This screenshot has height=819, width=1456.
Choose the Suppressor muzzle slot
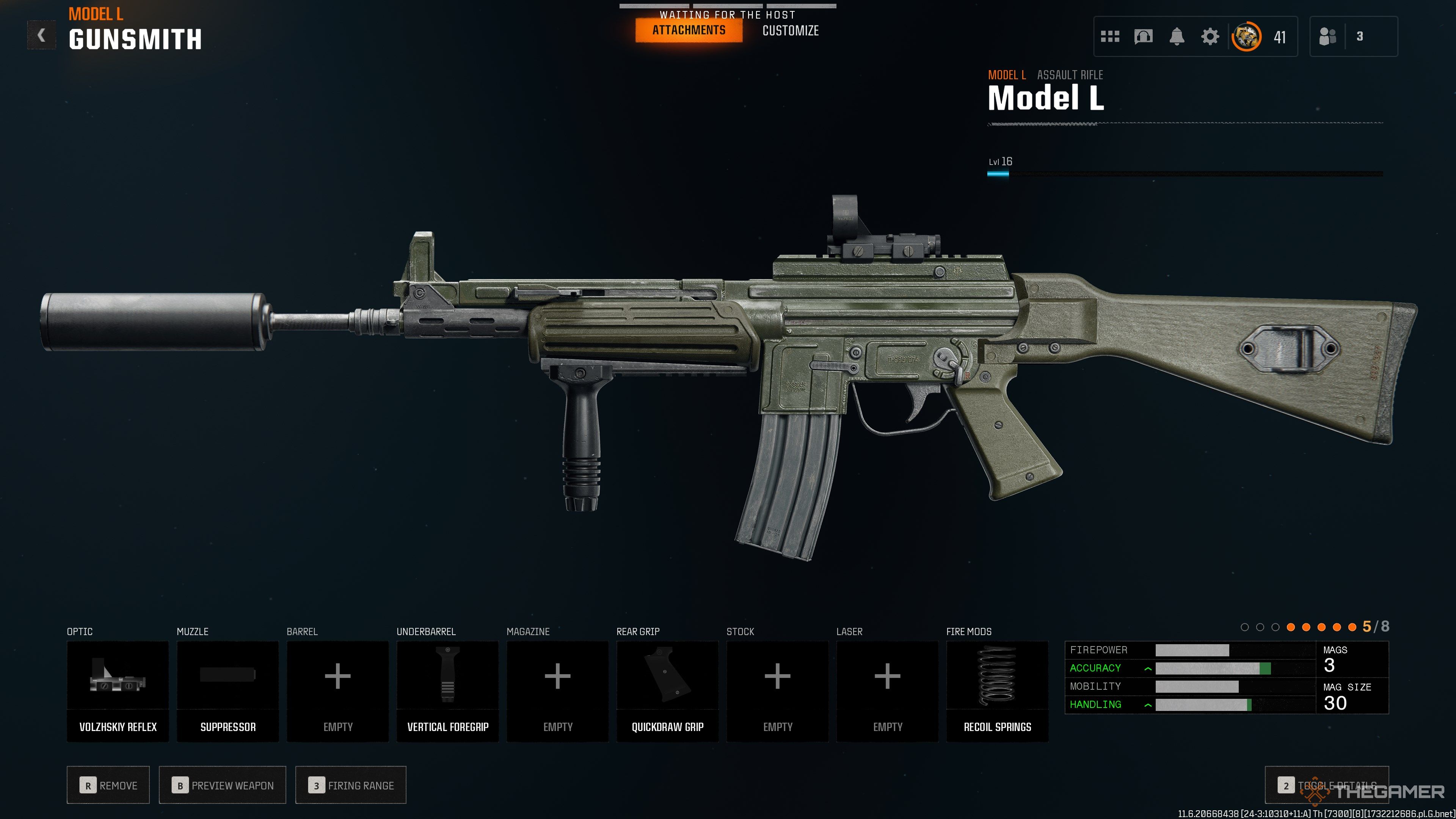228,691
